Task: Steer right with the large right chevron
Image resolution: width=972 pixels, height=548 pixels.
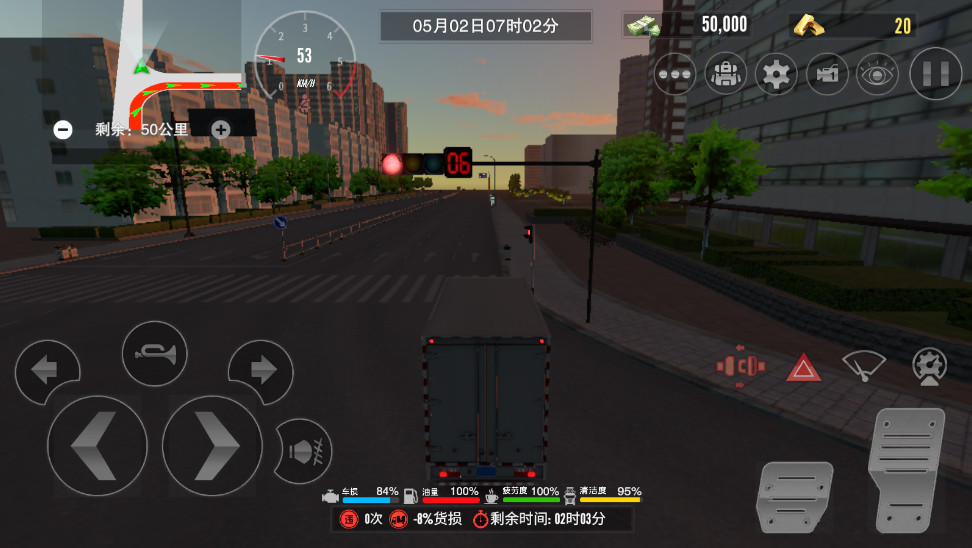Action: 212,445
